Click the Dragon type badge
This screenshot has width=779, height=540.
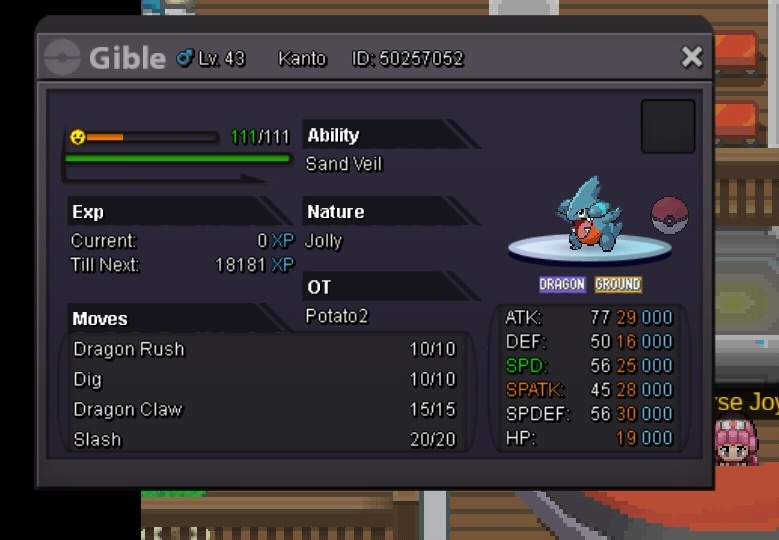tap(562, 285)
